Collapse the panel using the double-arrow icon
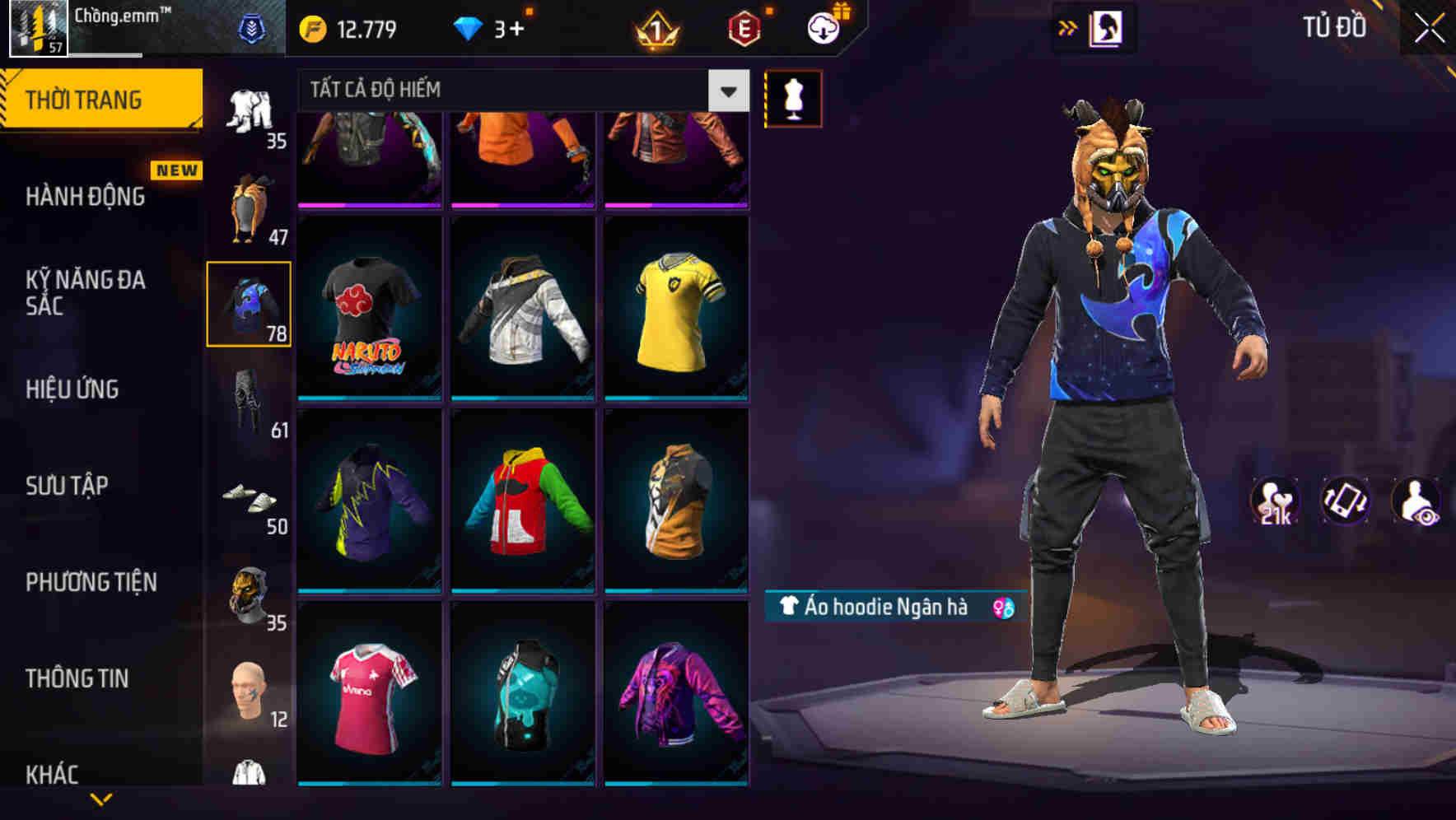This screenshot has height=820, width=1456. (x=1067, y=27)
